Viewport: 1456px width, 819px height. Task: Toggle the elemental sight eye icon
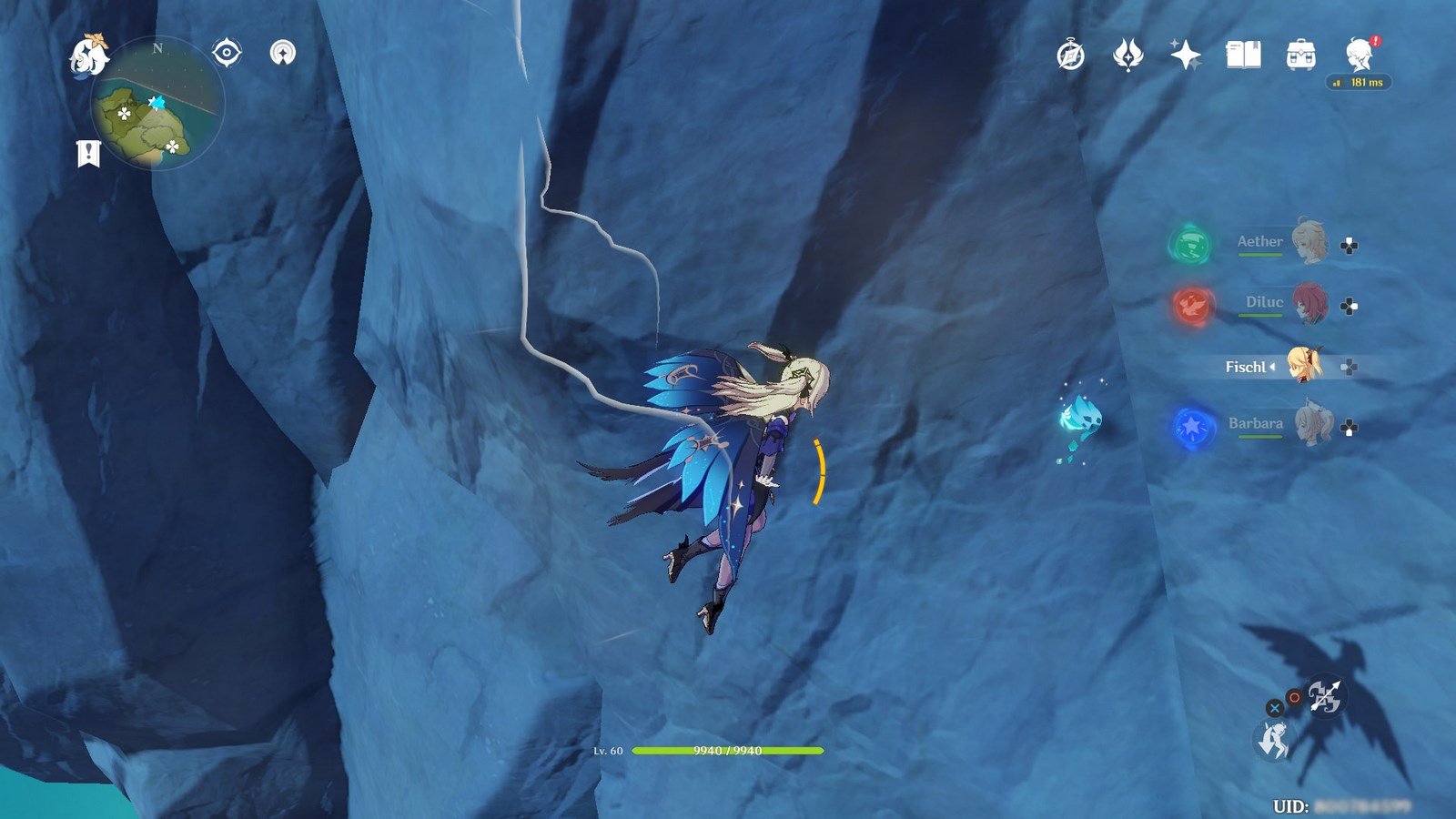[x=226, y=53]
